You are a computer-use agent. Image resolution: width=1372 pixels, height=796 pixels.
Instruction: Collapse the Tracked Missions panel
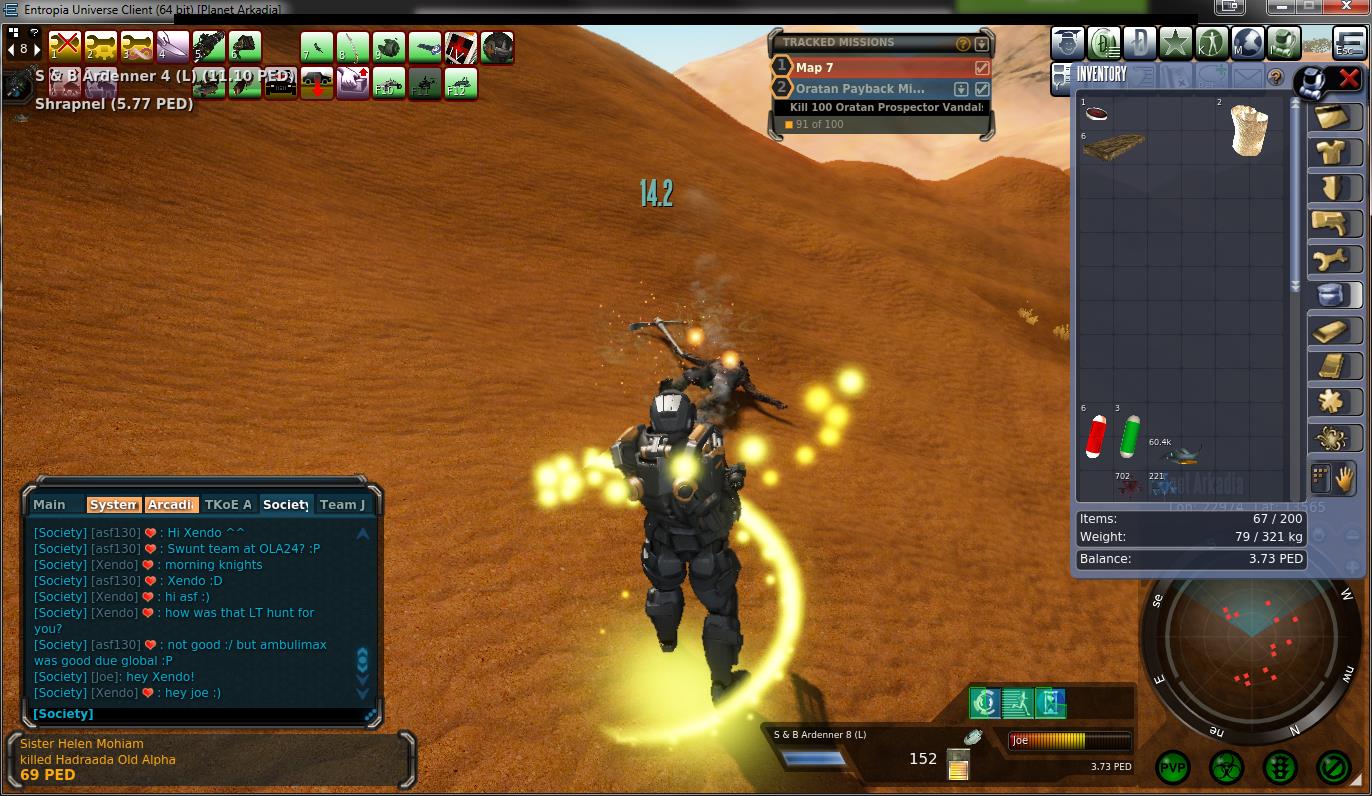(x=982, y=44)
